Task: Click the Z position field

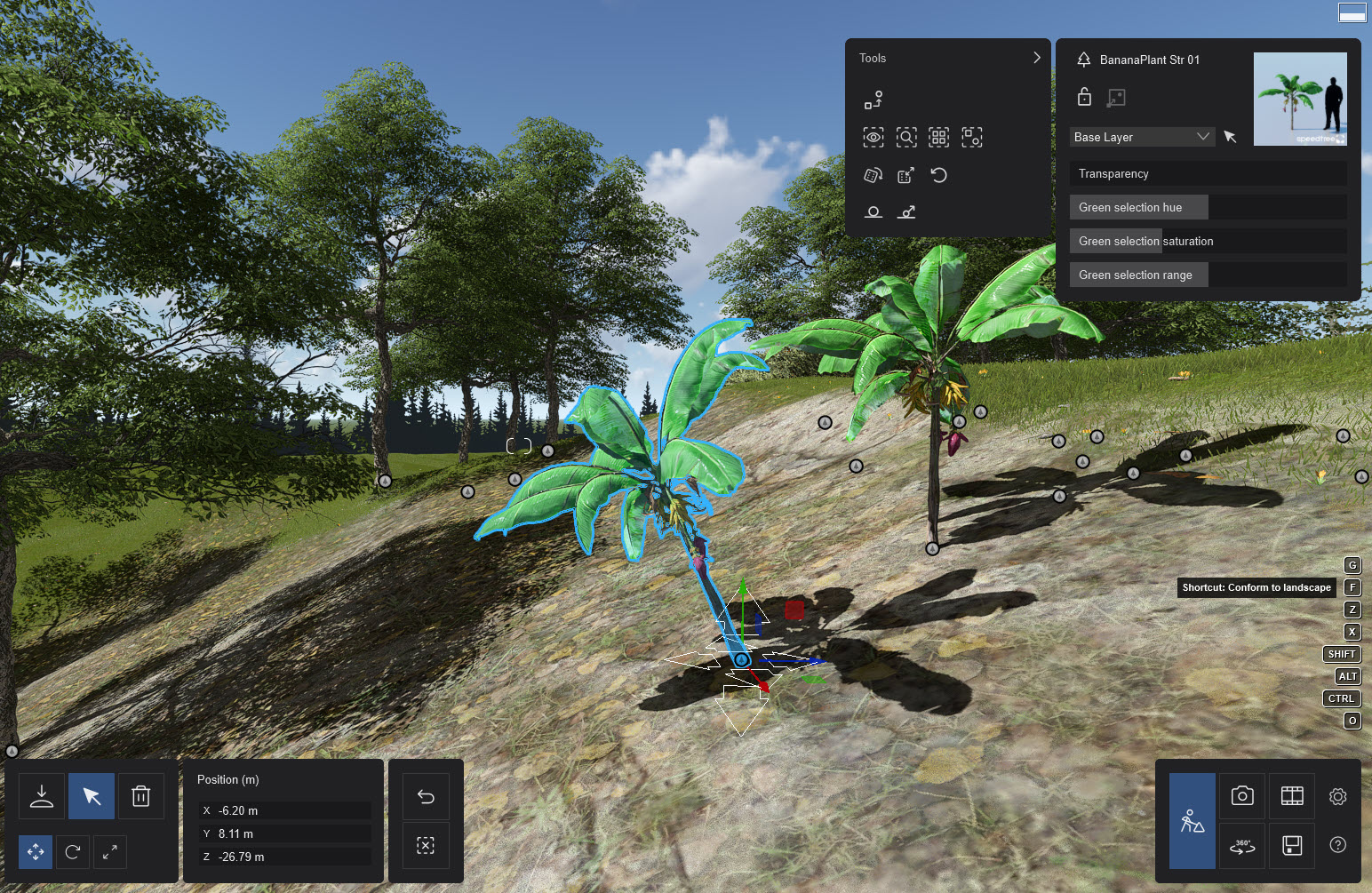Action: click(284, 857)
